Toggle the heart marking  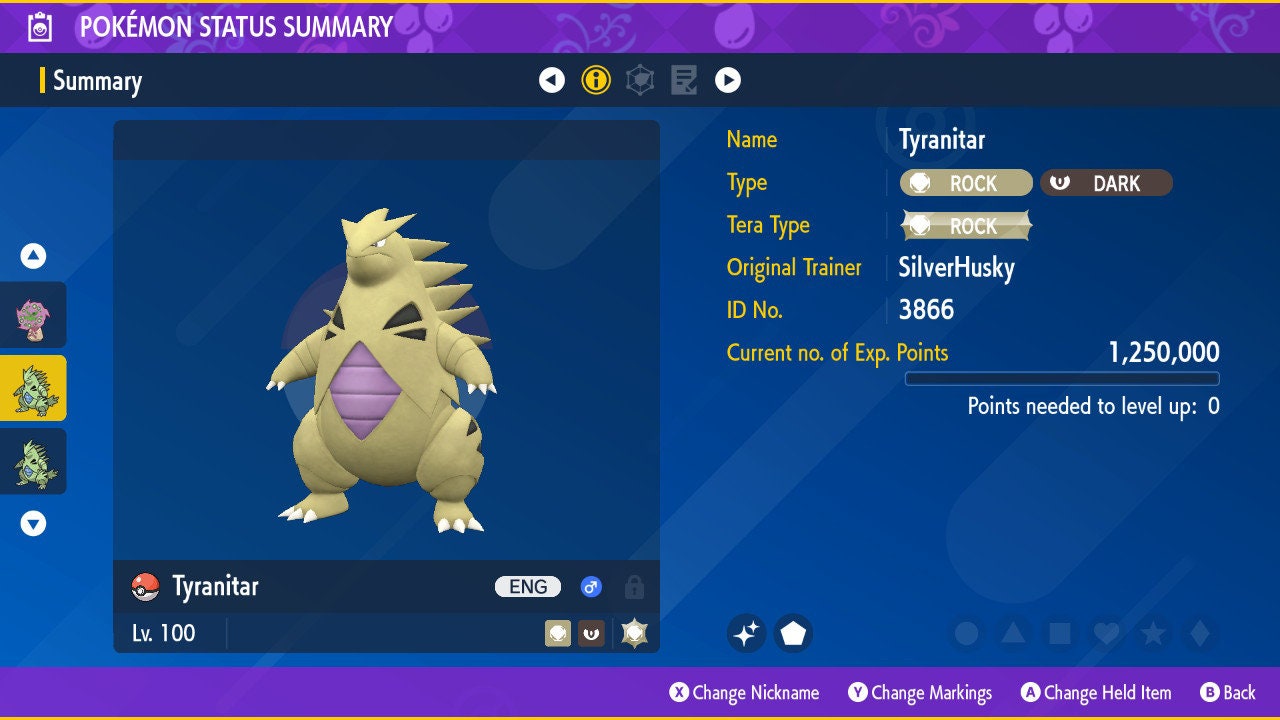1106,633
